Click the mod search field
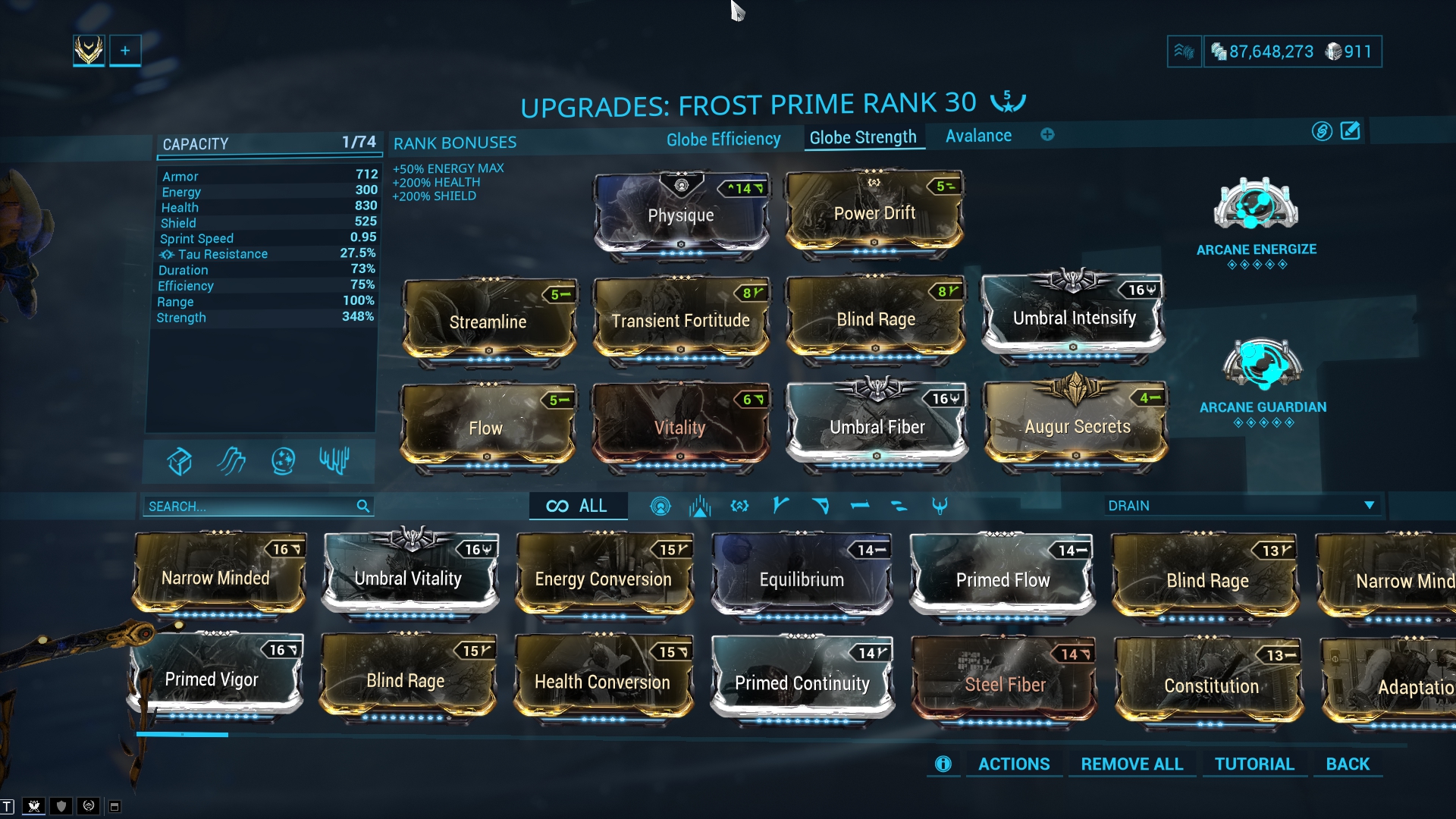The width and height of the screenshot is (1456, 819). (x=250, y=507)
